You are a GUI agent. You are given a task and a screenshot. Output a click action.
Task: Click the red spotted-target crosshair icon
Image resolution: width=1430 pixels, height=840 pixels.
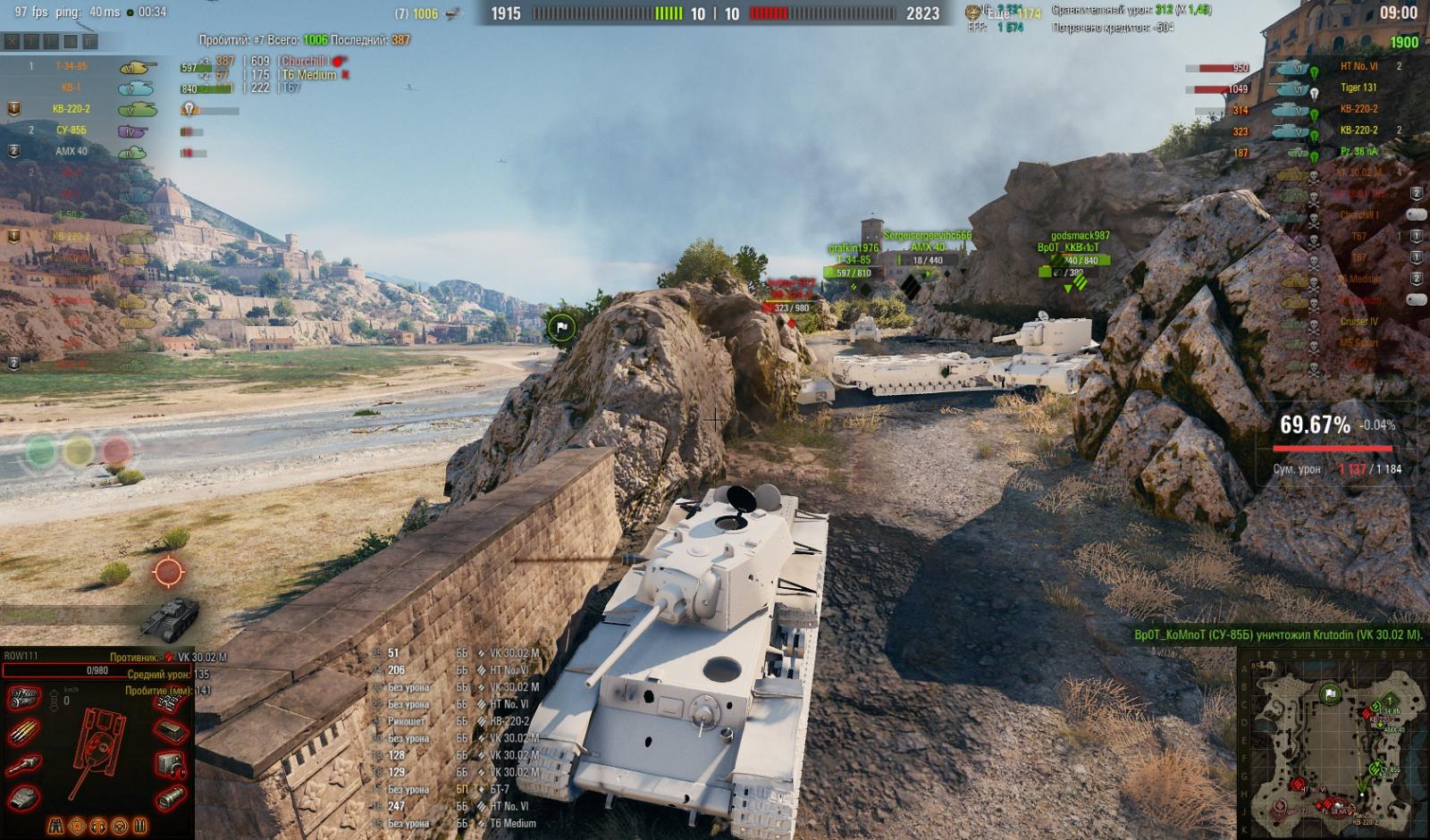(168, 572)
